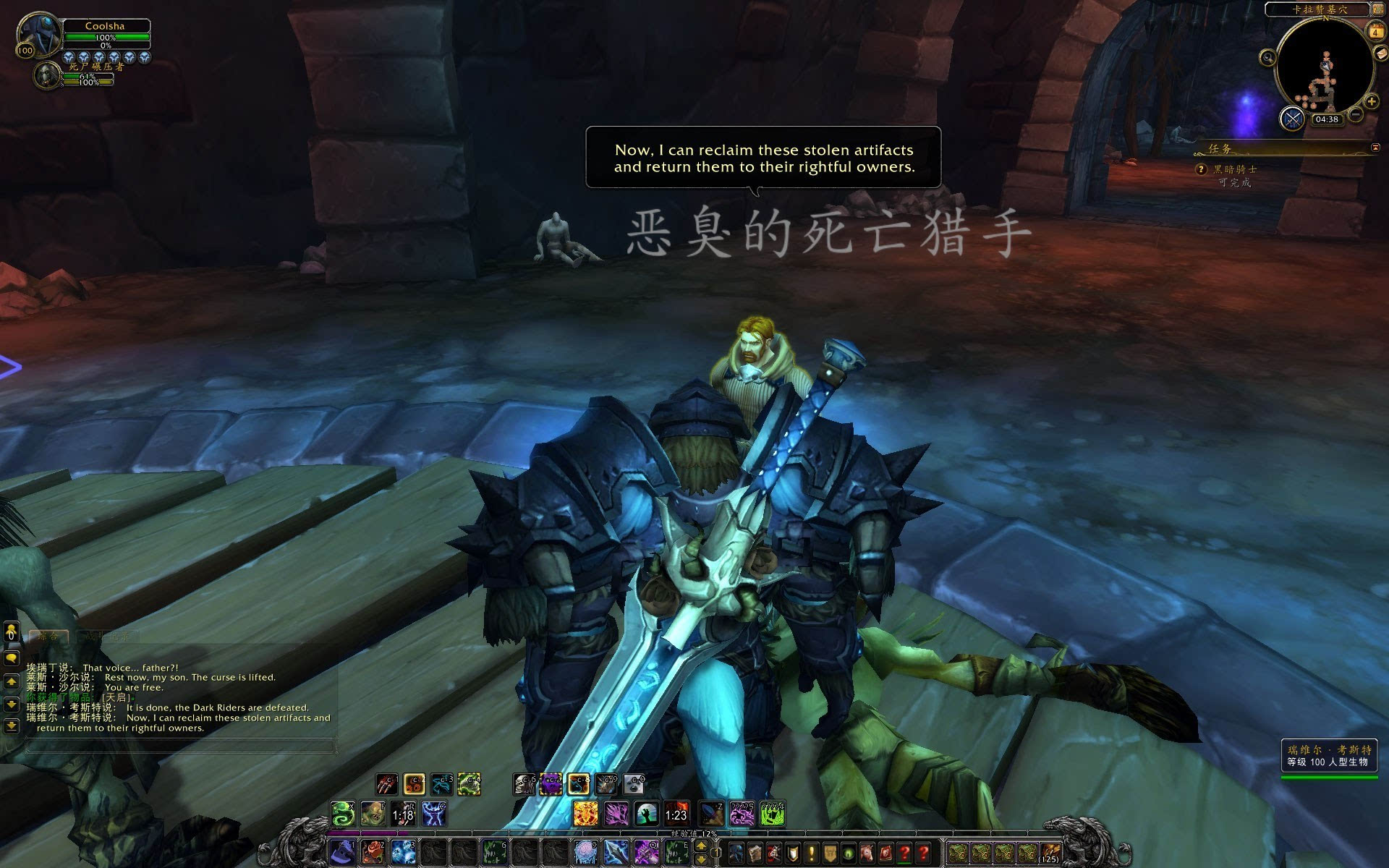Open the mail envelope icon by minimap

[x=1381, y=54]
